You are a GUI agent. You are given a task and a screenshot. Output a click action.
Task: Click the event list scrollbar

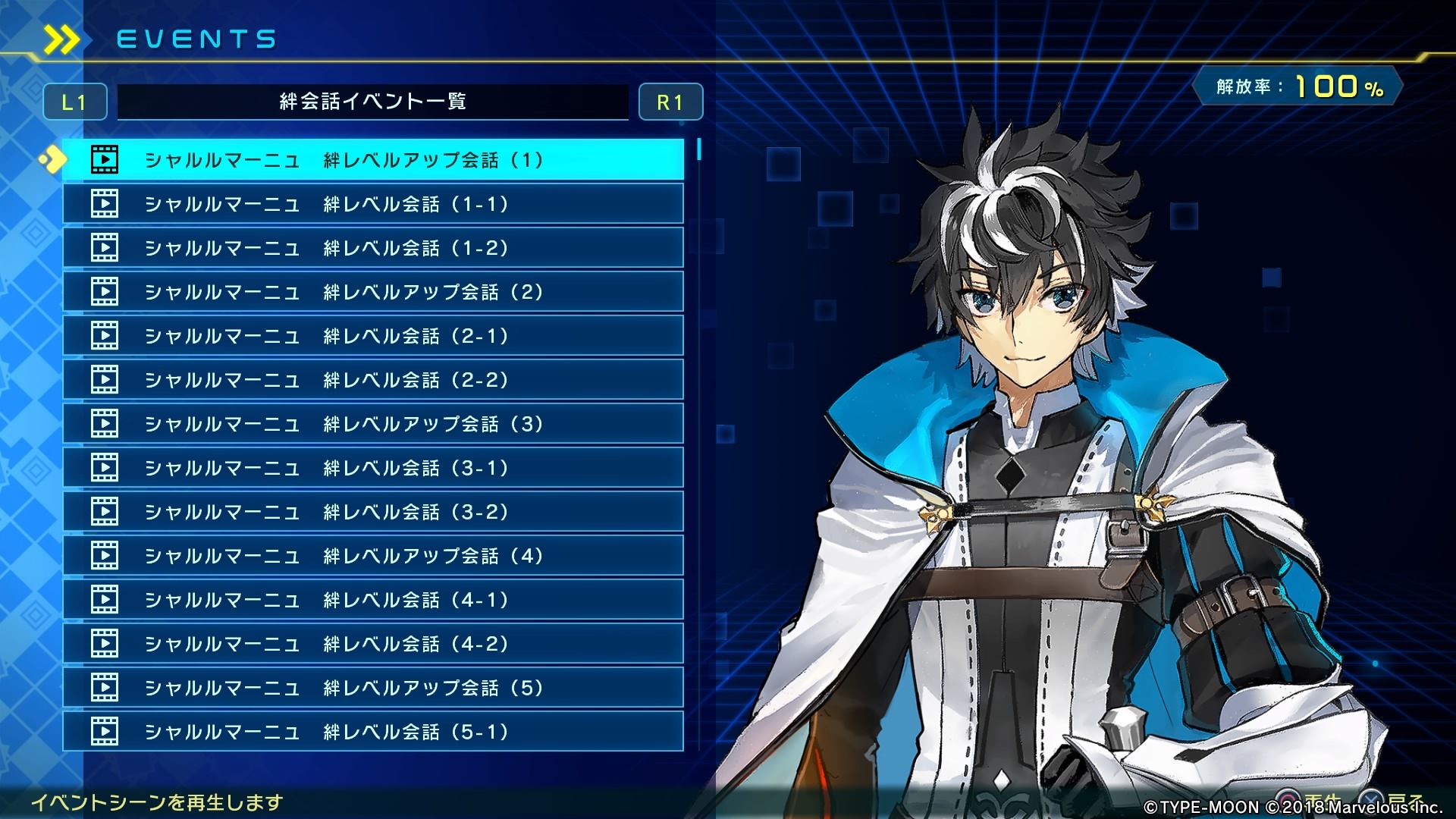(x=698, y=149)
